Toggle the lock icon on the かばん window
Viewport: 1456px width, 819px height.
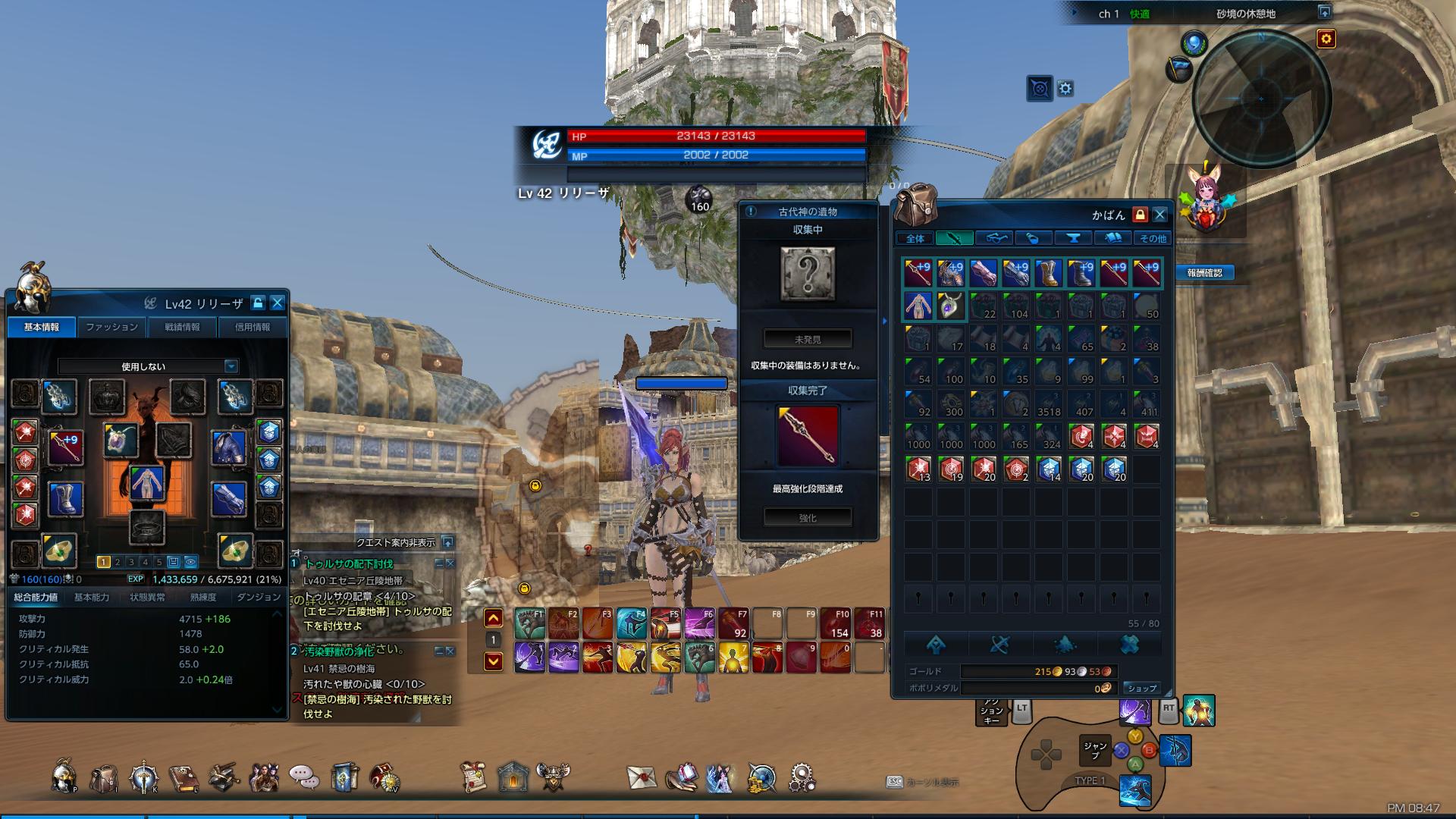click(x=1139, y=214)
